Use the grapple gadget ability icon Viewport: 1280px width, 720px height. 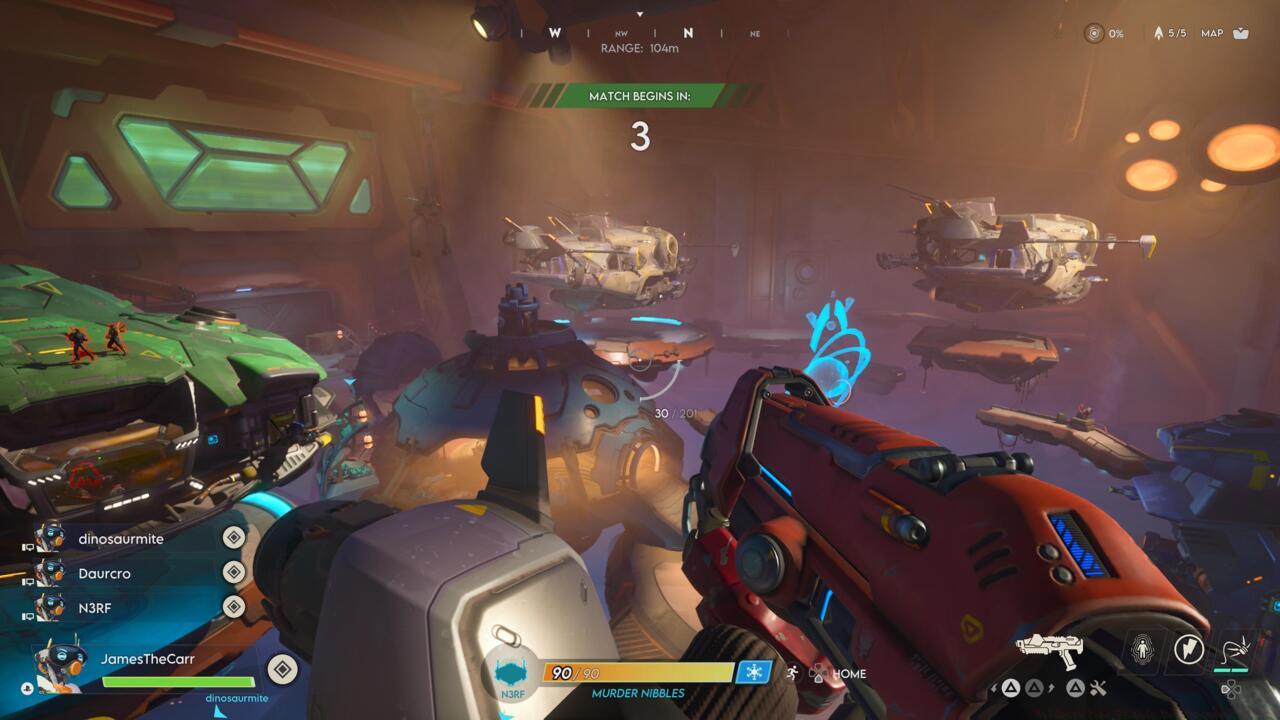[1233, 650]
